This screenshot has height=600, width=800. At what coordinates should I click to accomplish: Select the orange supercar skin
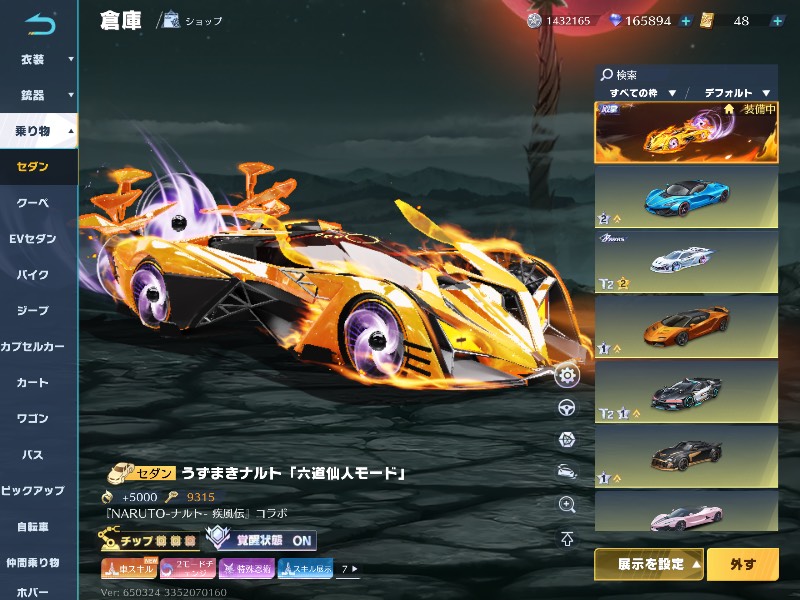[x=685, y=327]
